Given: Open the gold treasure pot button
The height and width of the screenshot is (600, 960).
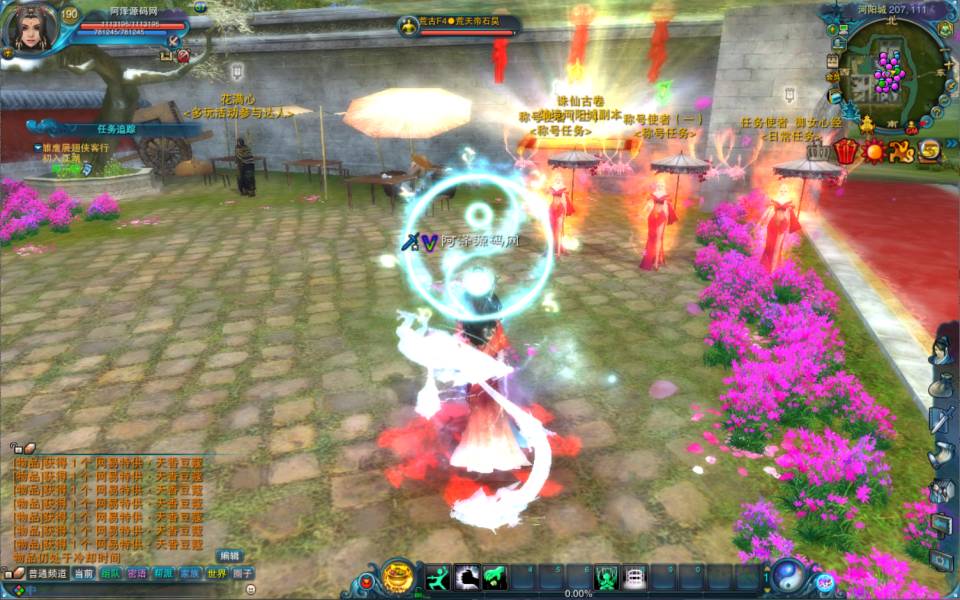Looking at the screenshot, I should [397, 577].
